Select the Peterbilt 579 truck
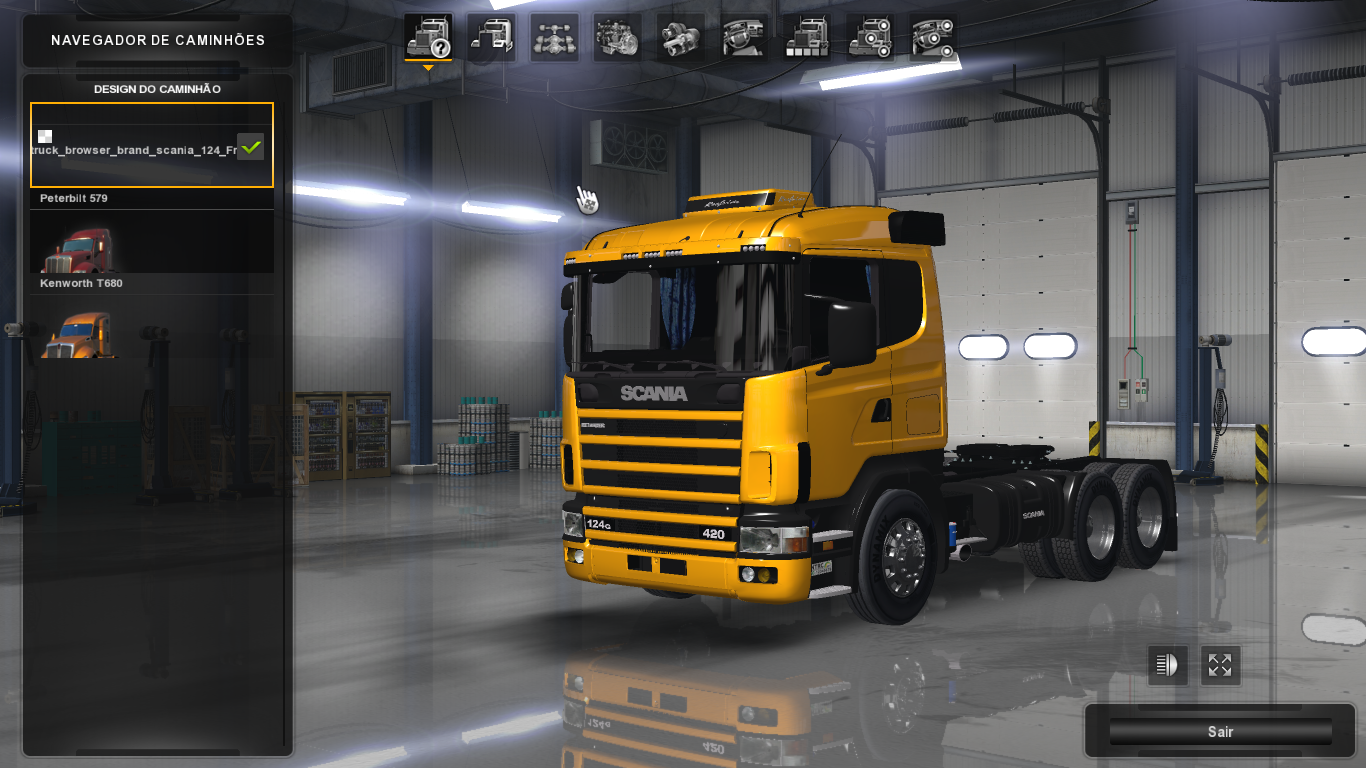 (x=151, y=240)
